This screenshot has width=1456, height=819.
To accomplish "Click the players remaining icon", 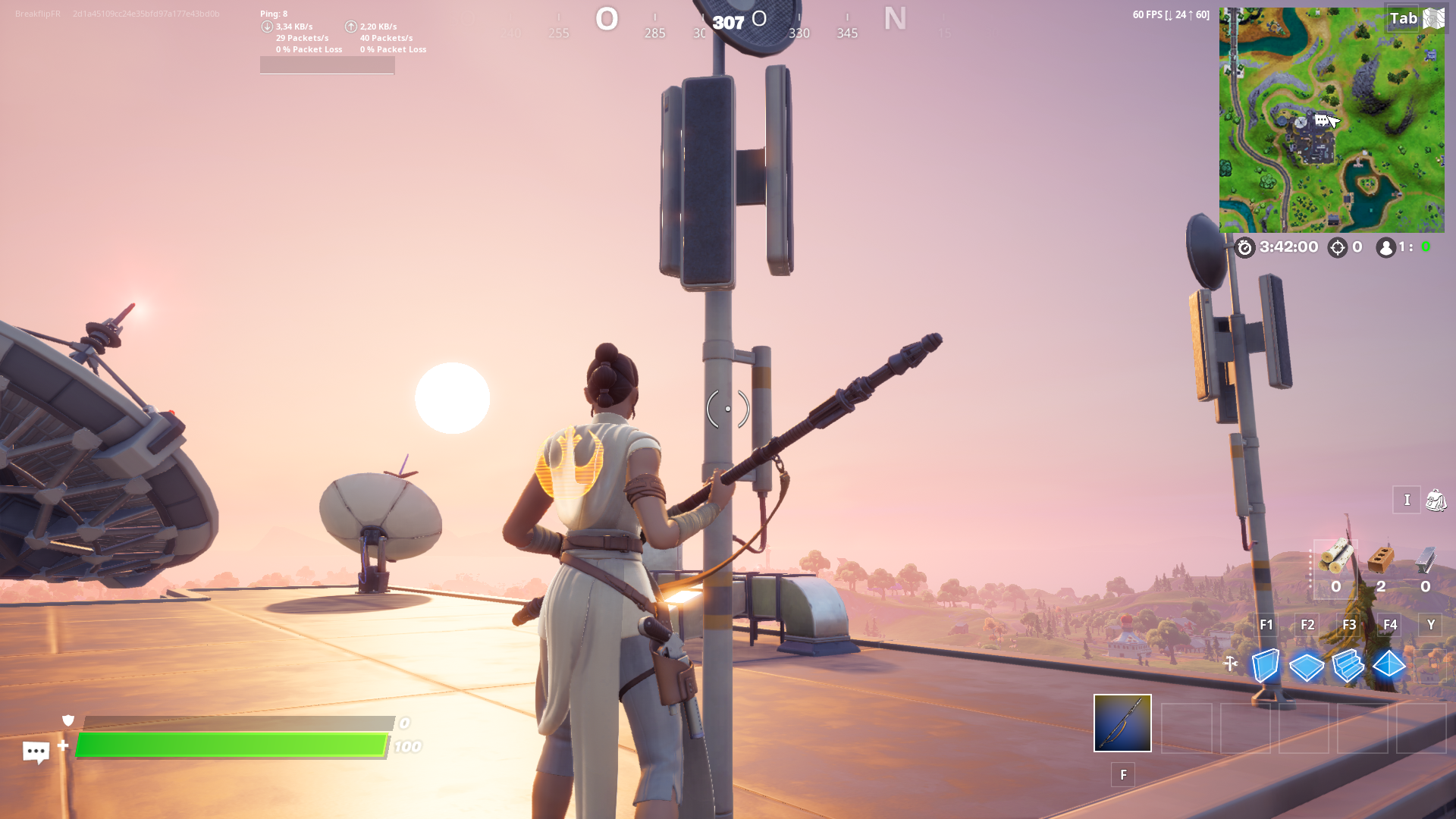I will [x=1385, y=247].
